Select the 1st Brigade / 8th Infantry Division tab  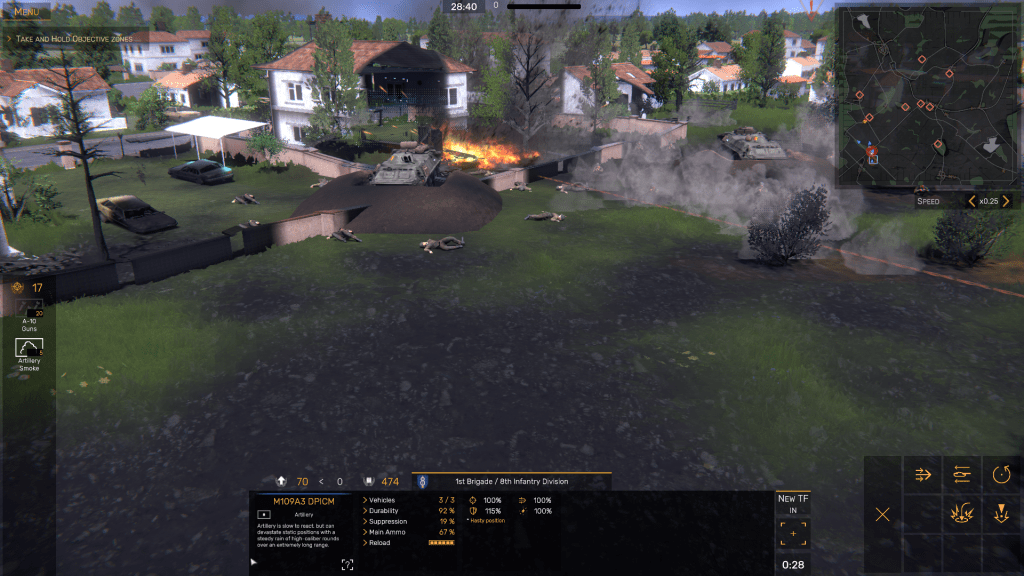(511, 481)
